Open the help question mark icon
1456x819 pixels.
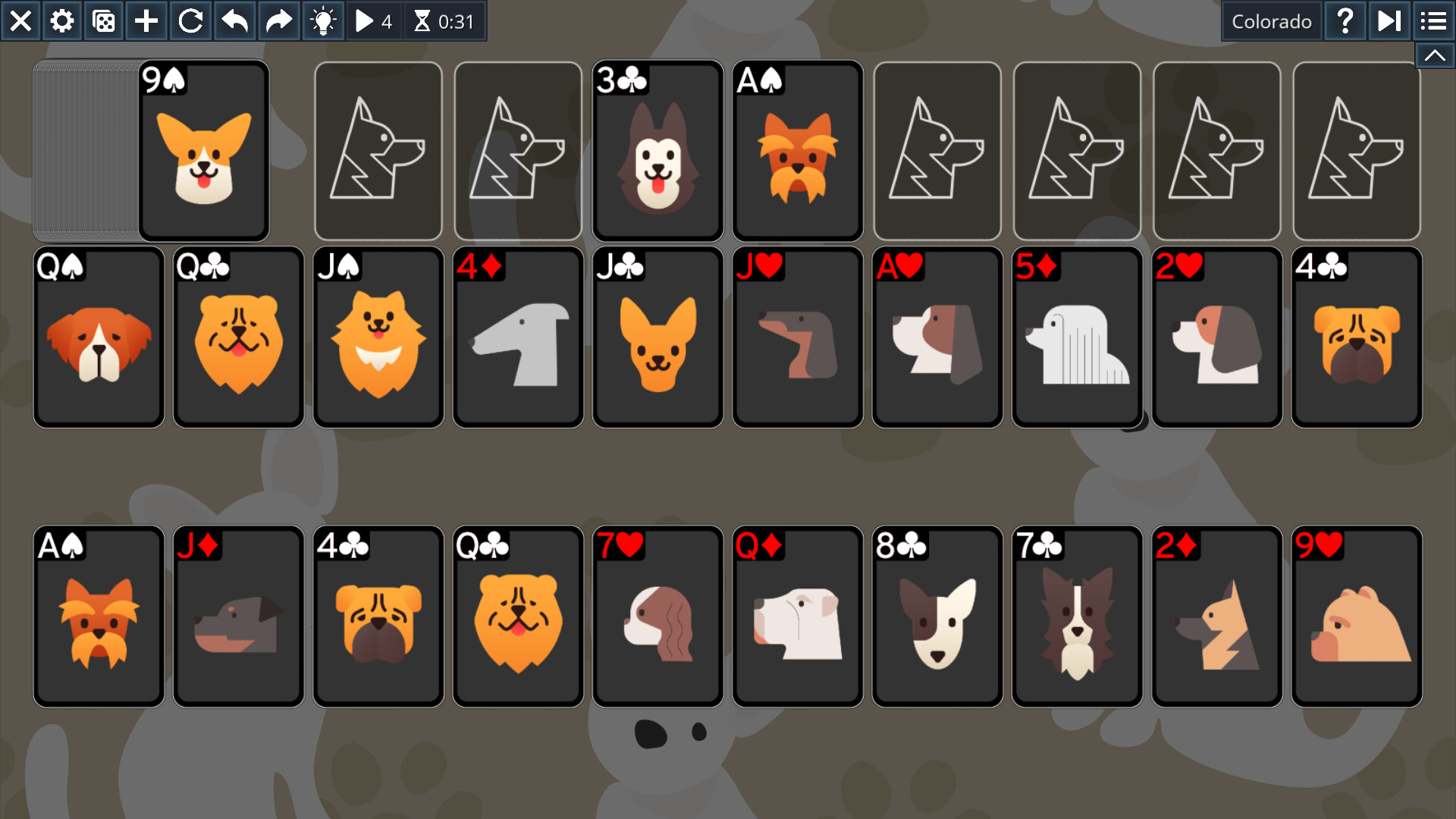1345,20
